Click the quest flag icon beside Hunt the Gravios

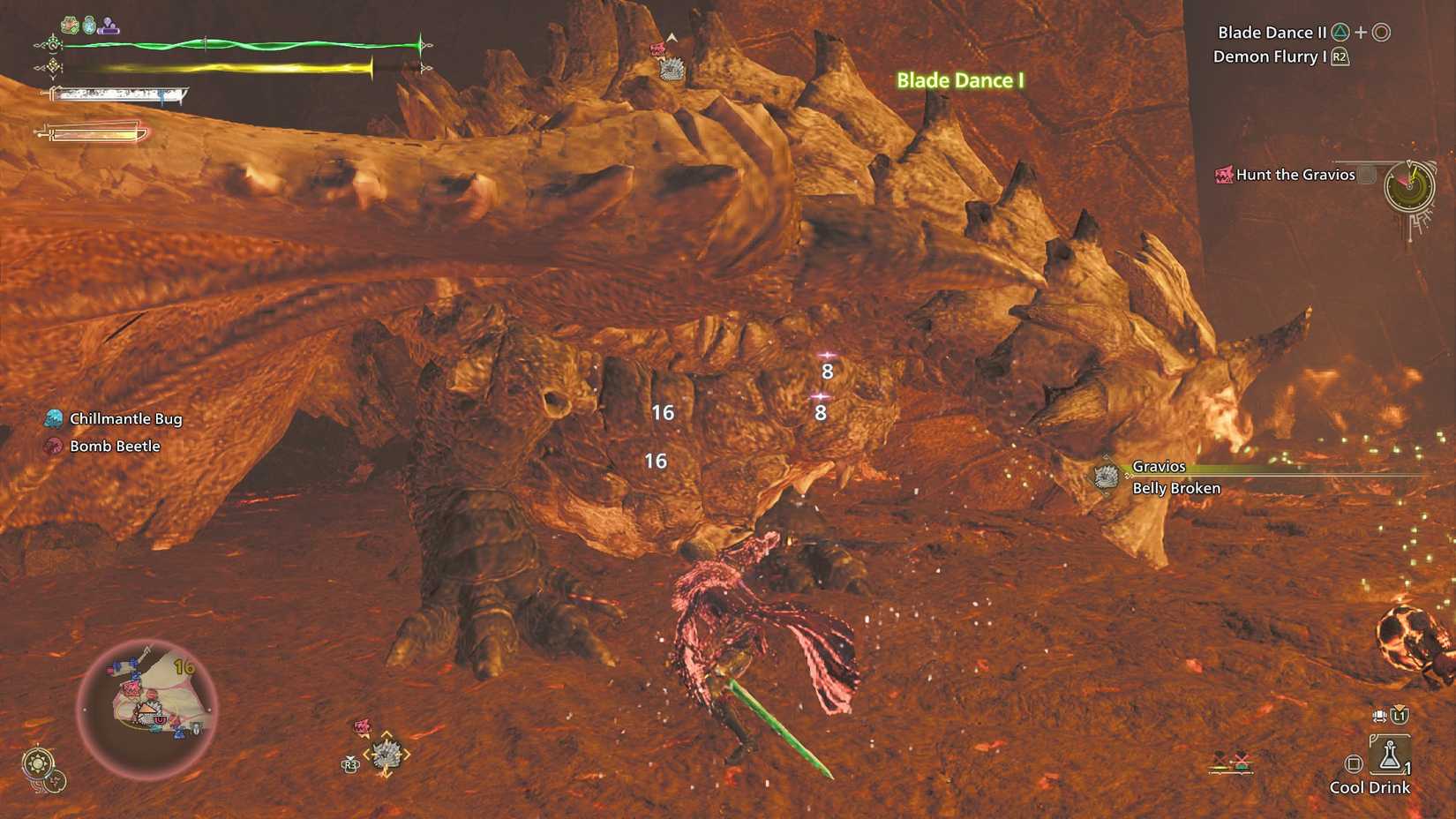tap(1225, 175)
